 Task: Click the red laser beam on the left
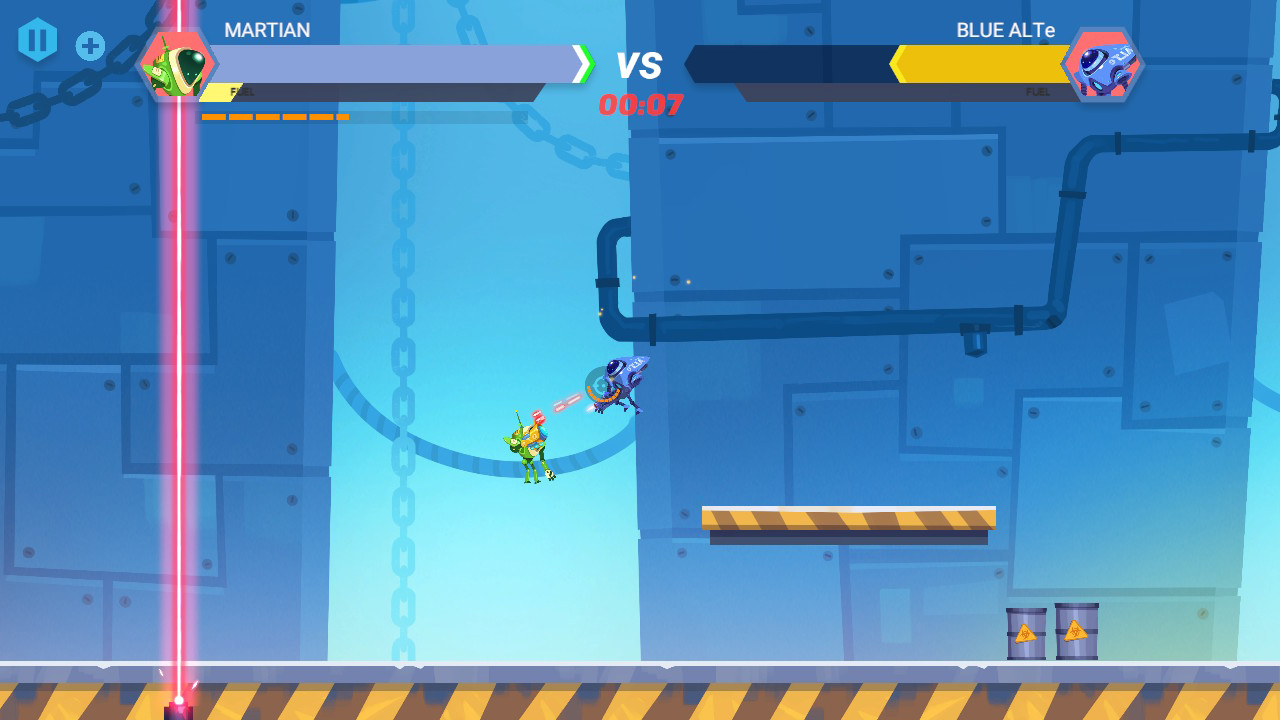(178, 350)
